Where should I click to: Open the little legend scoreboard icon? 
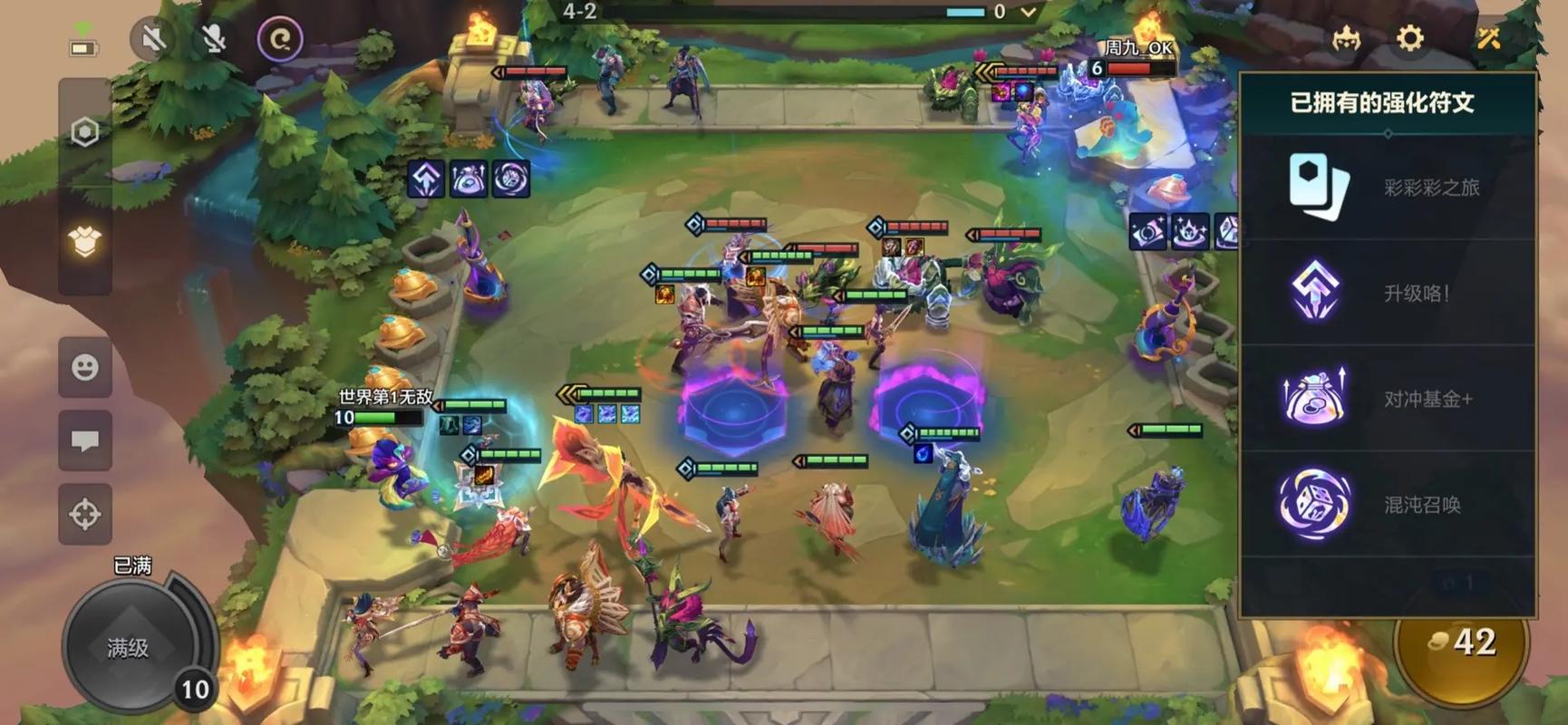(x=1346, y=39)
